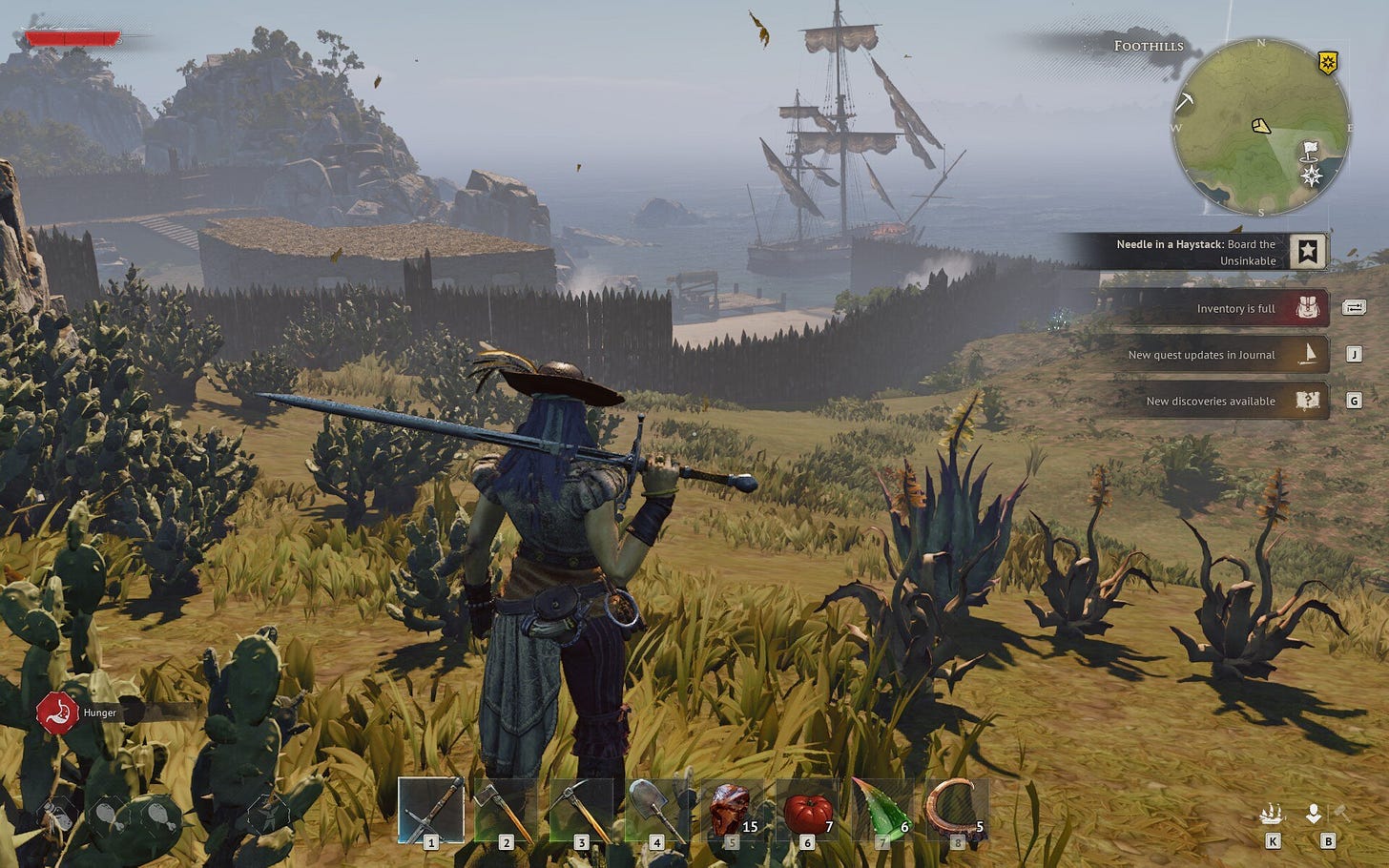Use the raw meat stack of 15
The image size is (1389, 868).
coord(732,811)
